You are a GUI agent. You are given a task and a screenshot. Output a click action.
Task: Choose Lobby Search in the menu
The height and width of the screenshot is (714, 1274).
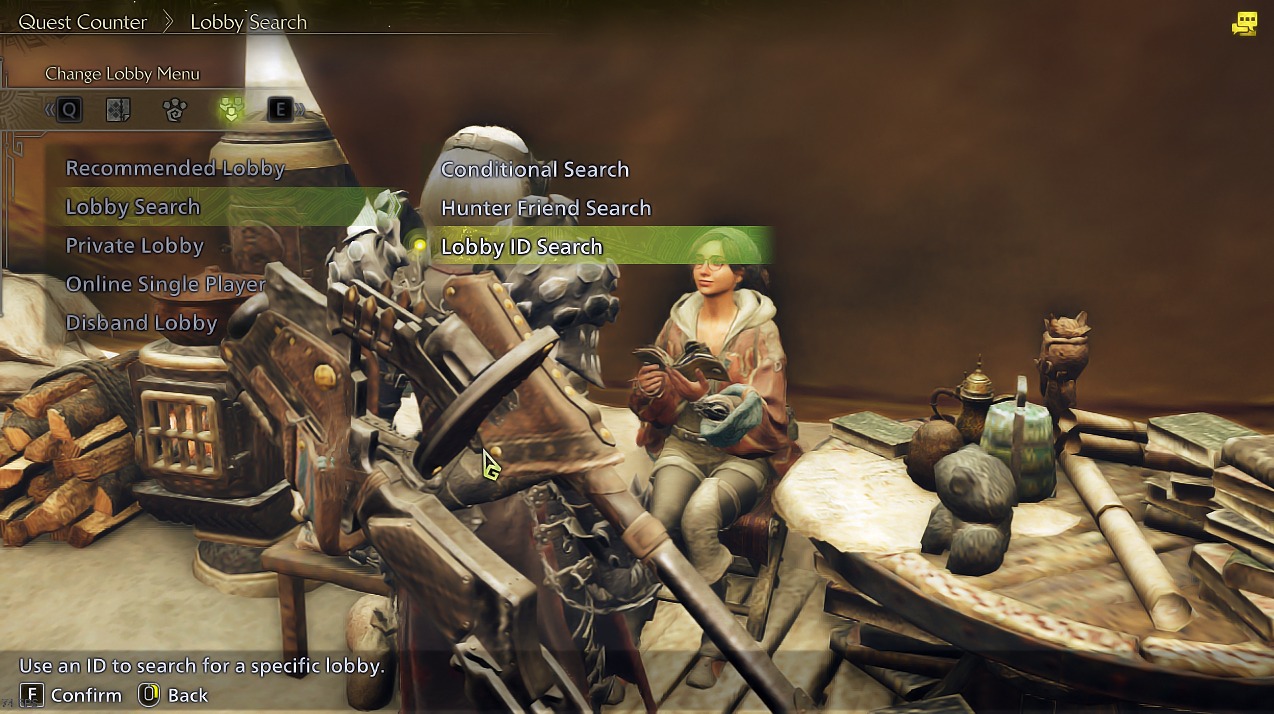click(133, 207)
